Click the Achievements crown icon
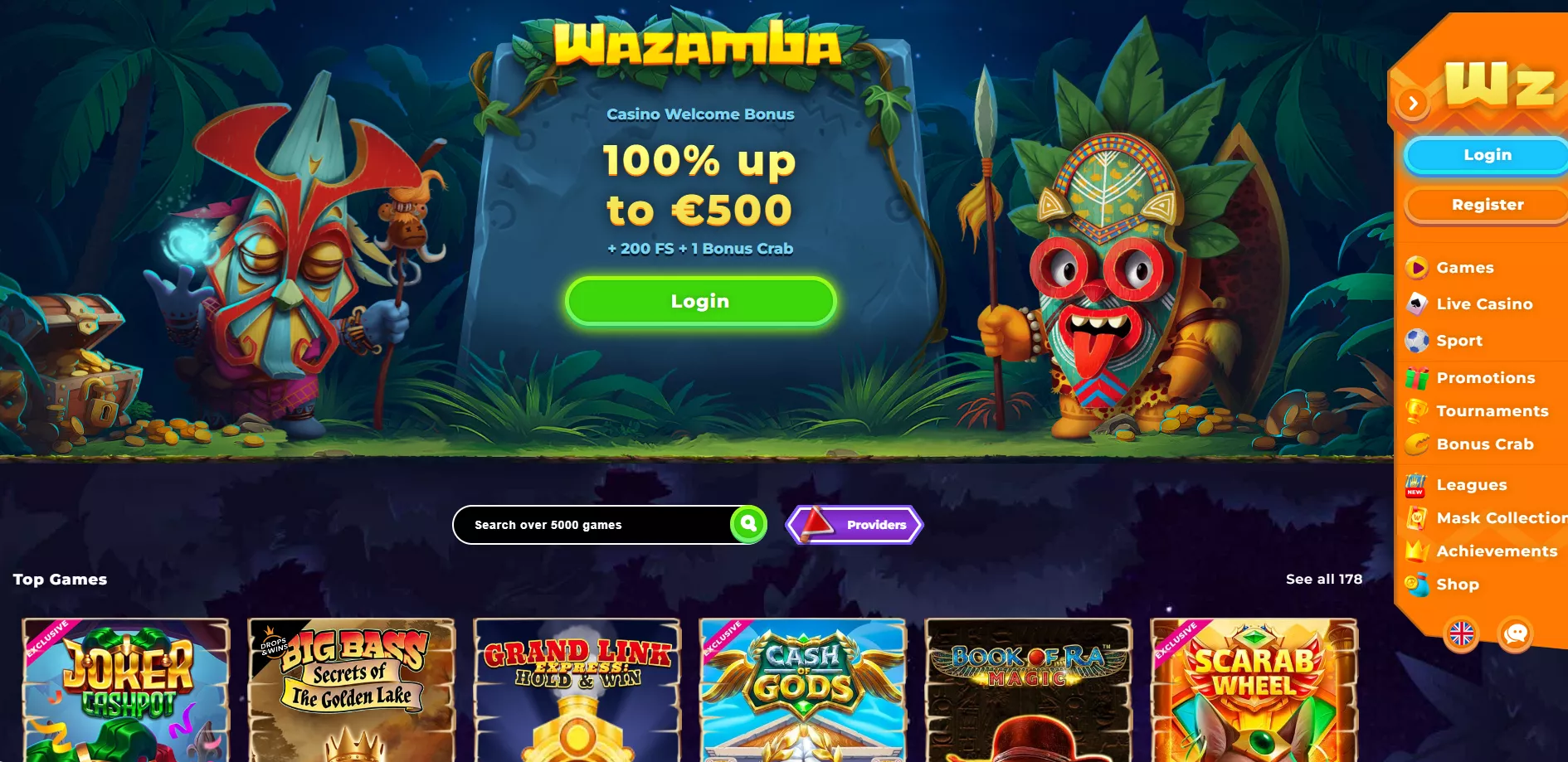The width and height of the screenshot is (1568, 762). pos(1416,550)
